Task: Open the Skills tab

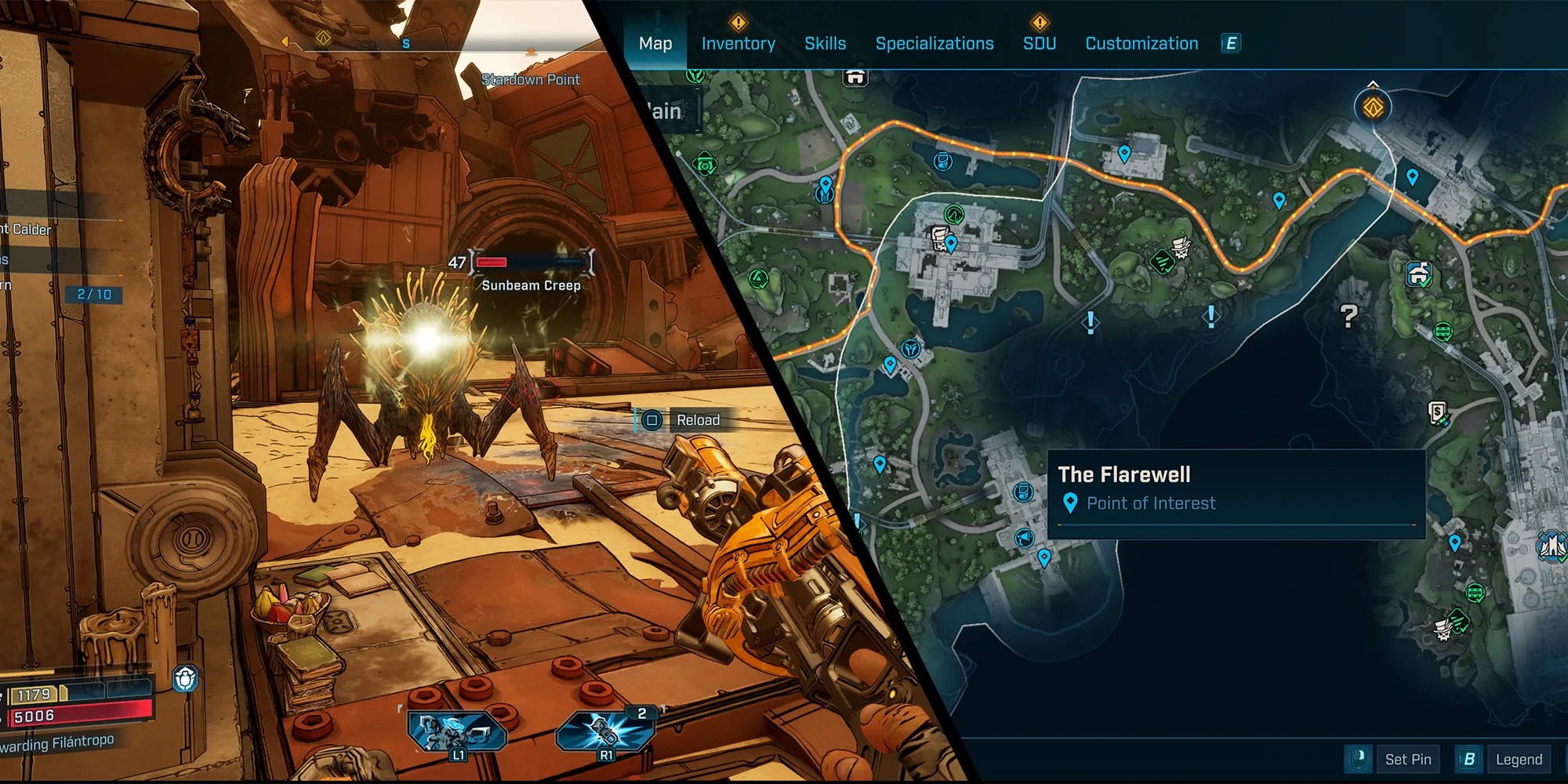Action: (x=825, y=44)
